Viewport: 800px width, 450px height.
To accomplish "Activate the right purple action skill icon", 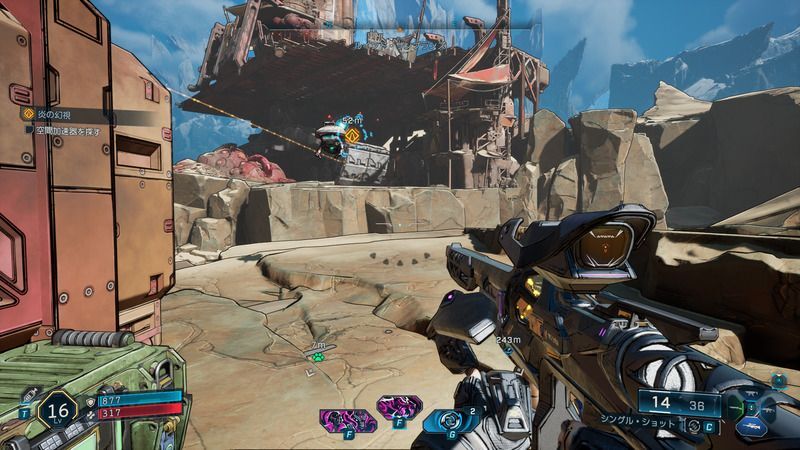I will [397, 408].
